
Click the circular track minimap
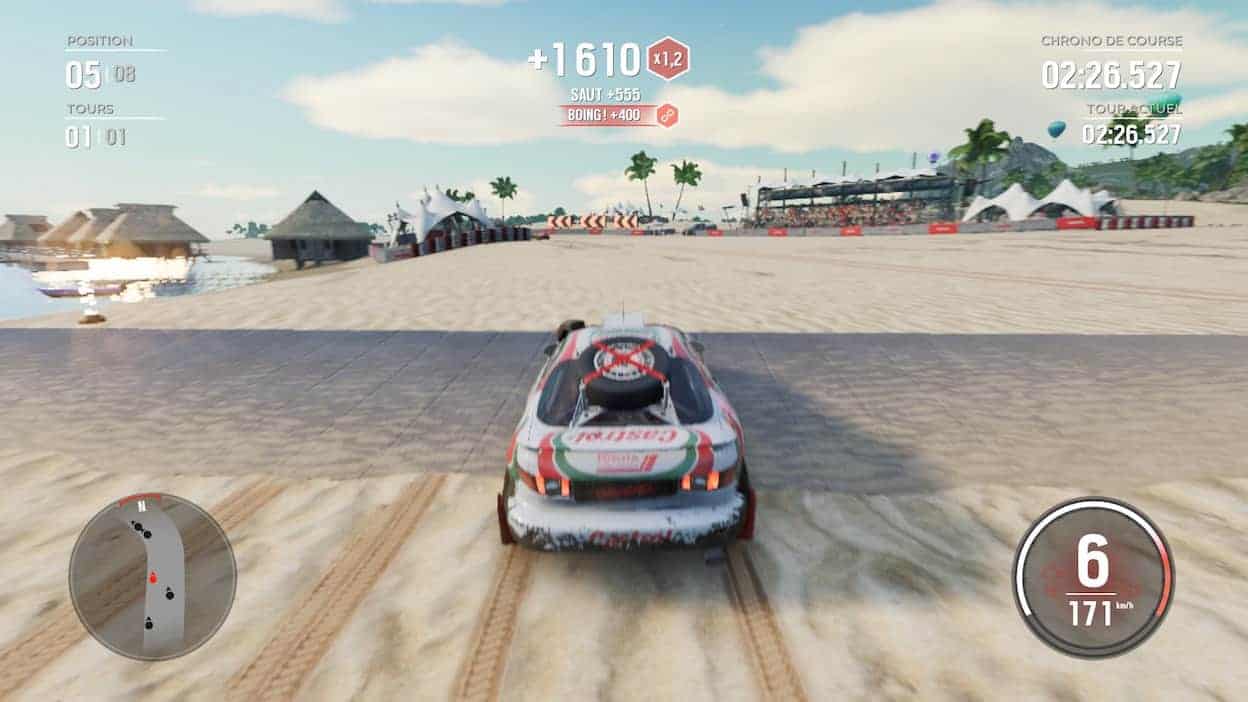(152, 576)
